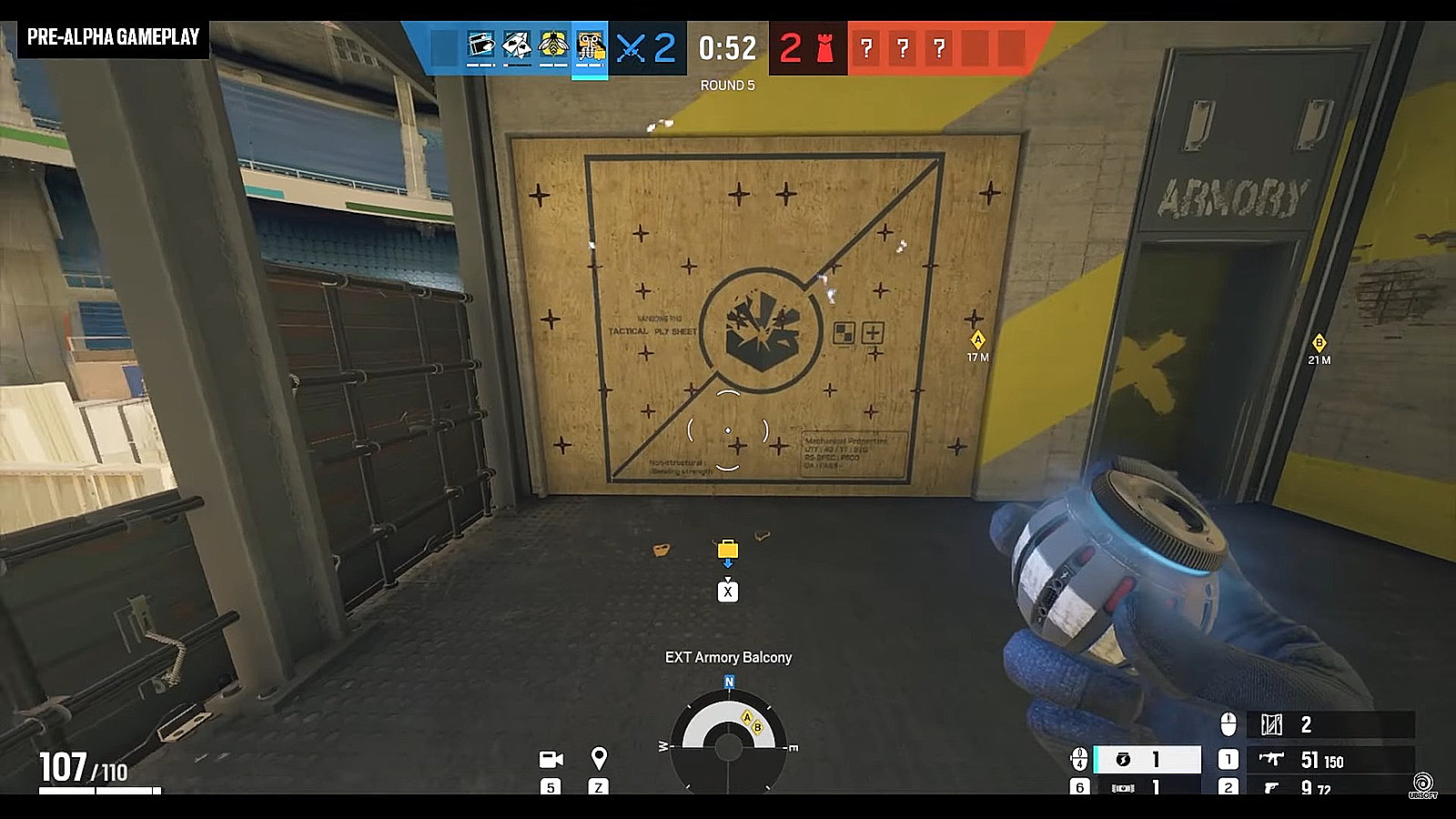Select the impact grenade icon bound to slot 6
This screenshot has width=1456, height=819.
1125,786
